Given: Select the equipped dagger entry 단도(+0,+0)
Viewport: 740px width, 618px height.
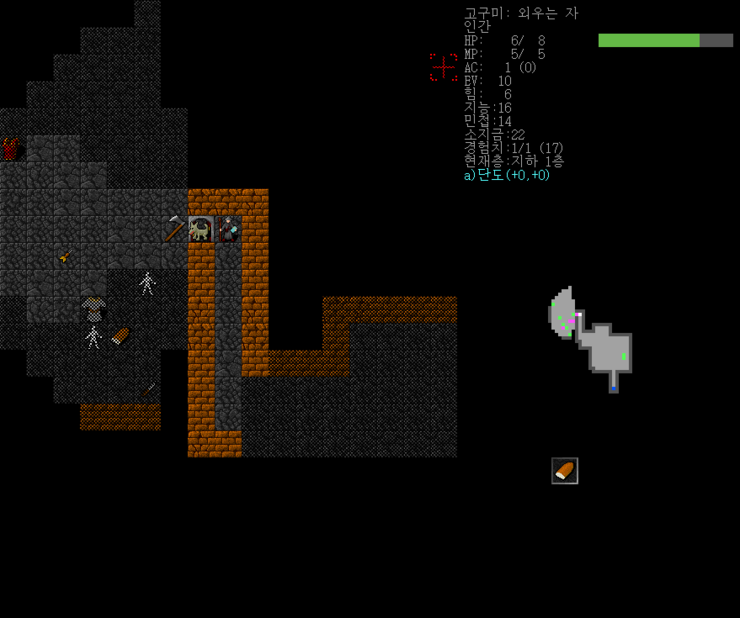Looking at the screenshot, I should point(507,175).
